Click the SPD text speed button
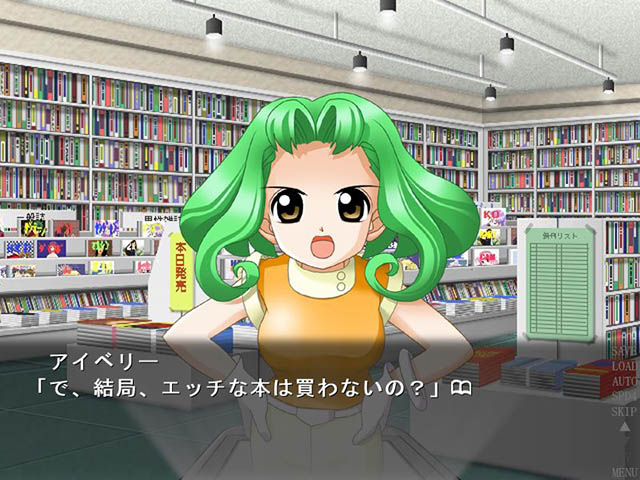The image size is (640, 480). tap(622, 396)
